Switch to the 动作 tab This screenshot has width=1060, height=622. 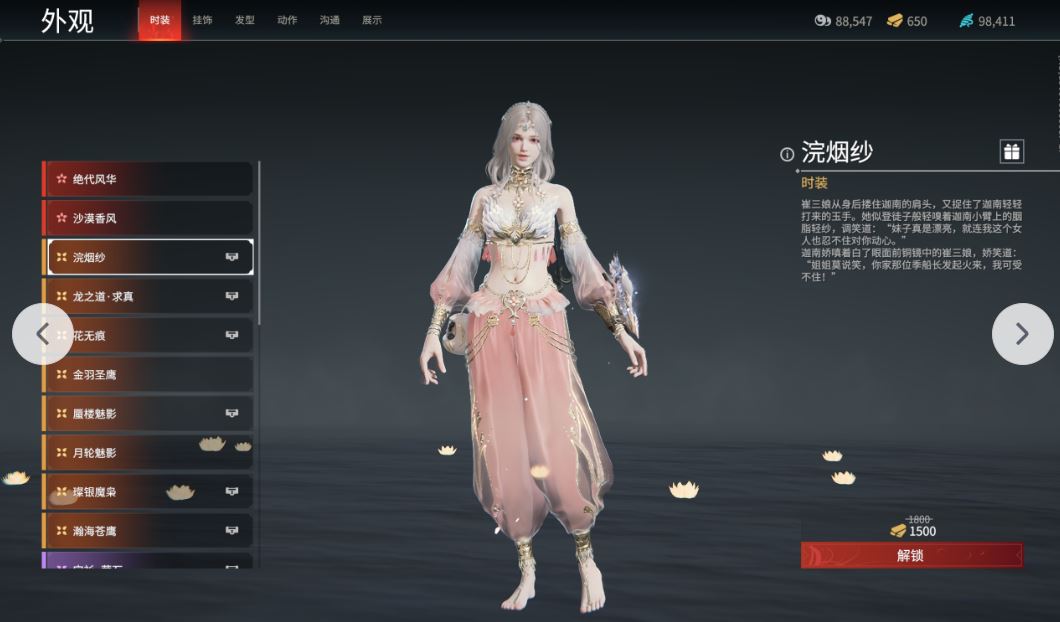287,20
